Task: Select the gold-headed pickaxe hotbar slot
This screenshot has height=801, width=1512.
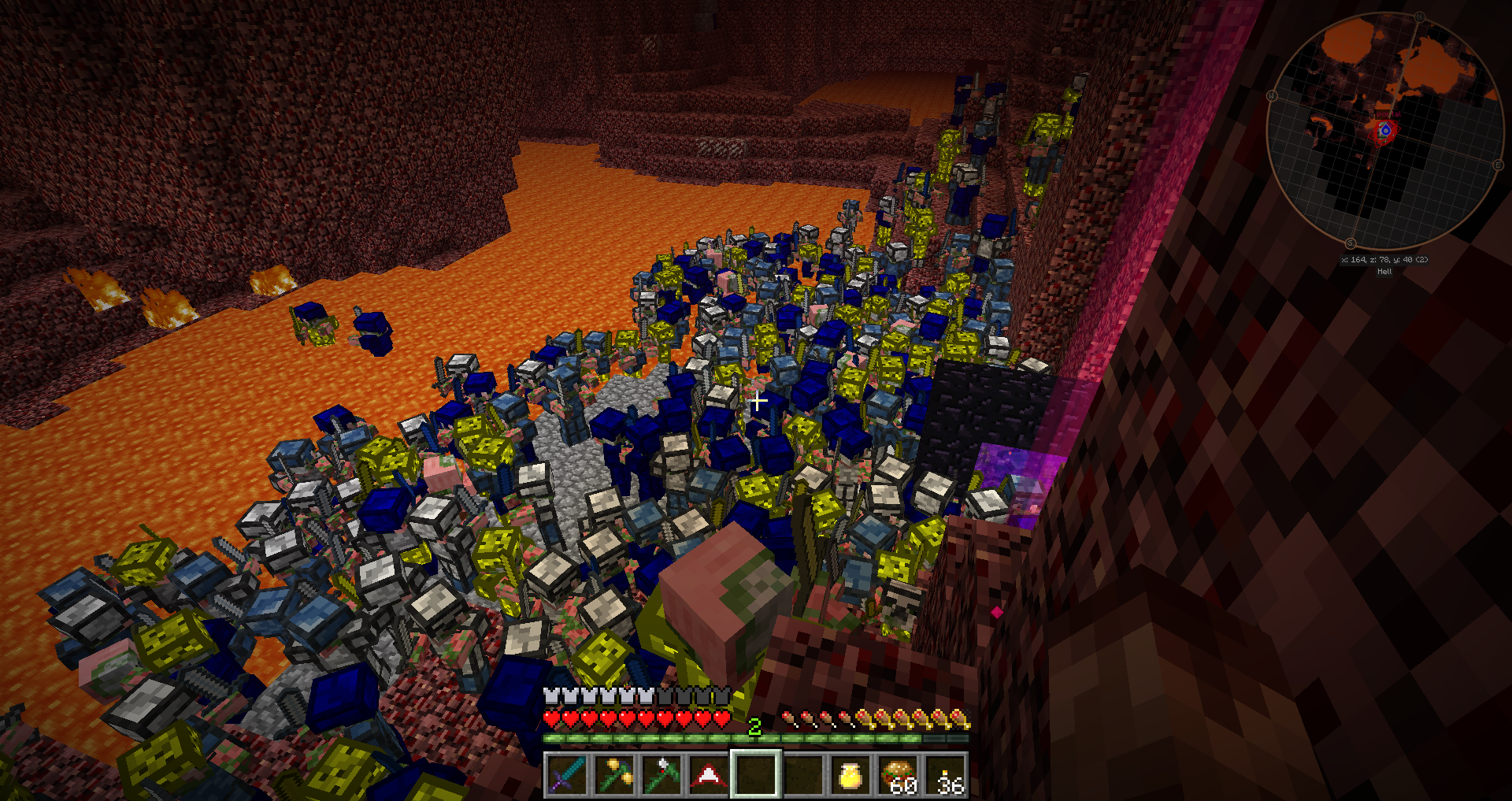Action: tap(613, 774)
